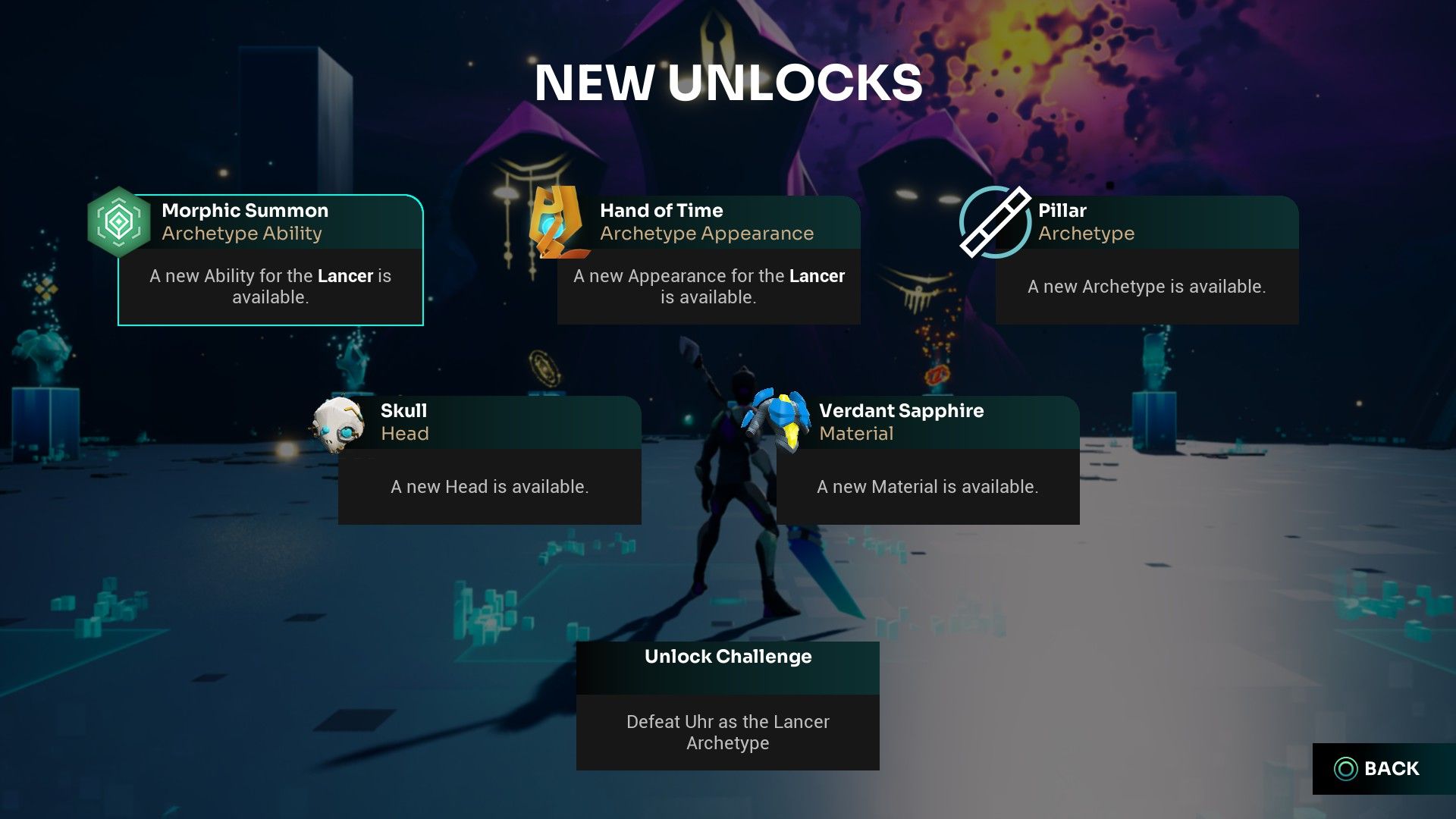Click the Archetype Appearance label
1456x819 pixels.
point(708,234)
